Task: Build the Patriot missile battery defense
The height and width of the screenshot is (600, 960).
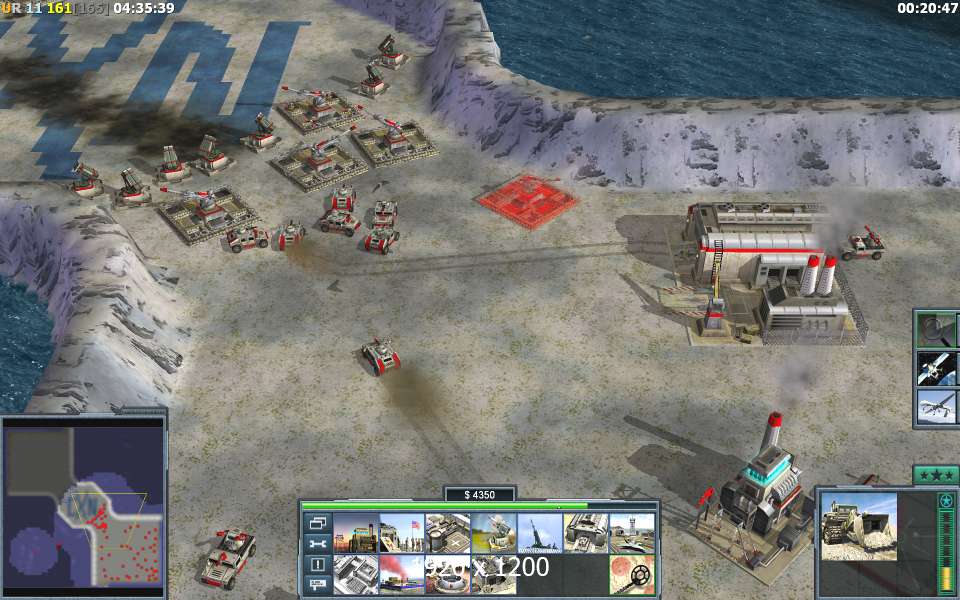Action: click(493, 533)
